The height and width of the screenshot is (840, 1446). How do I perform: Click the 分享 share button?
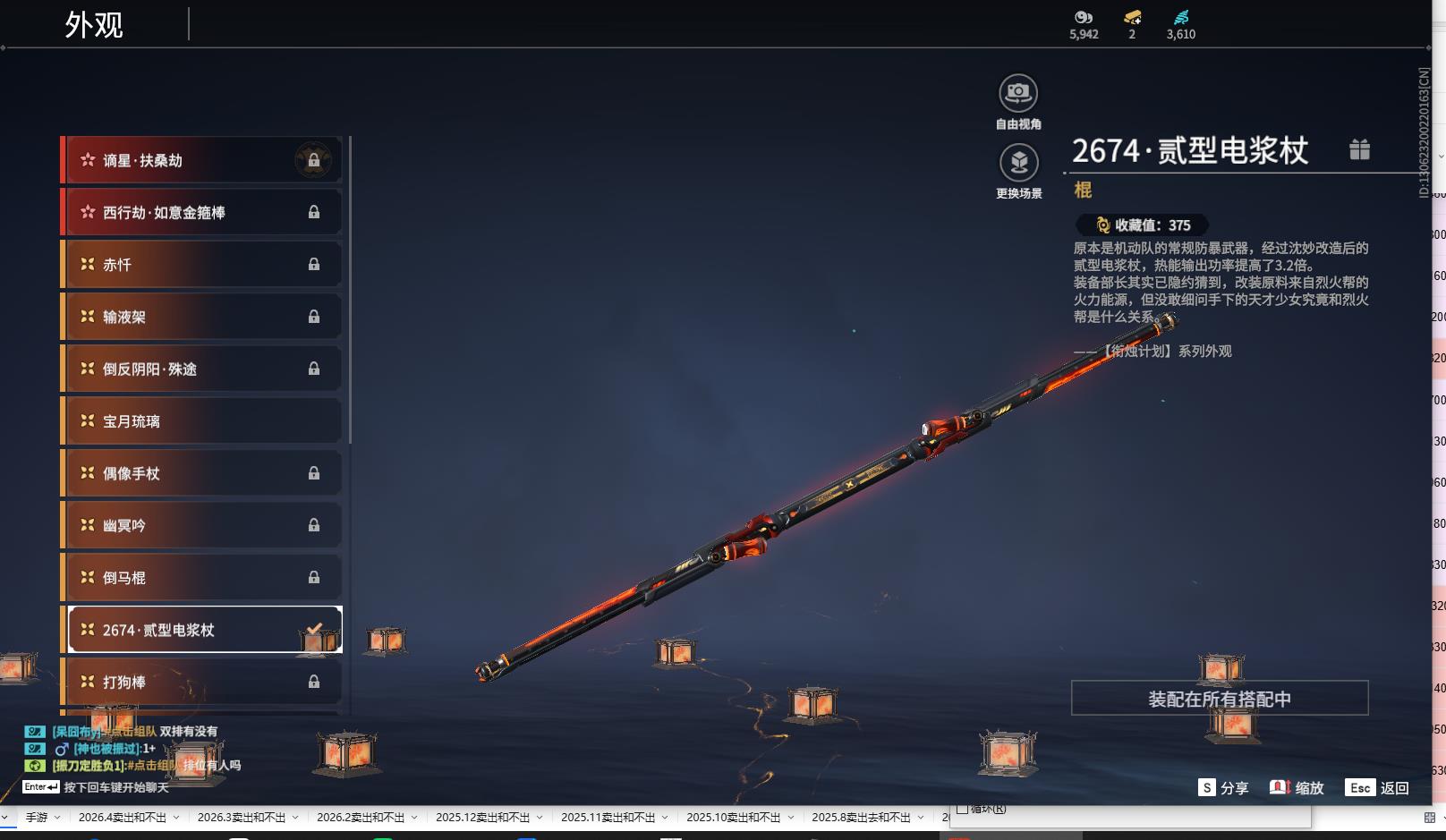pyautogui.click(x=1223, y=788)
